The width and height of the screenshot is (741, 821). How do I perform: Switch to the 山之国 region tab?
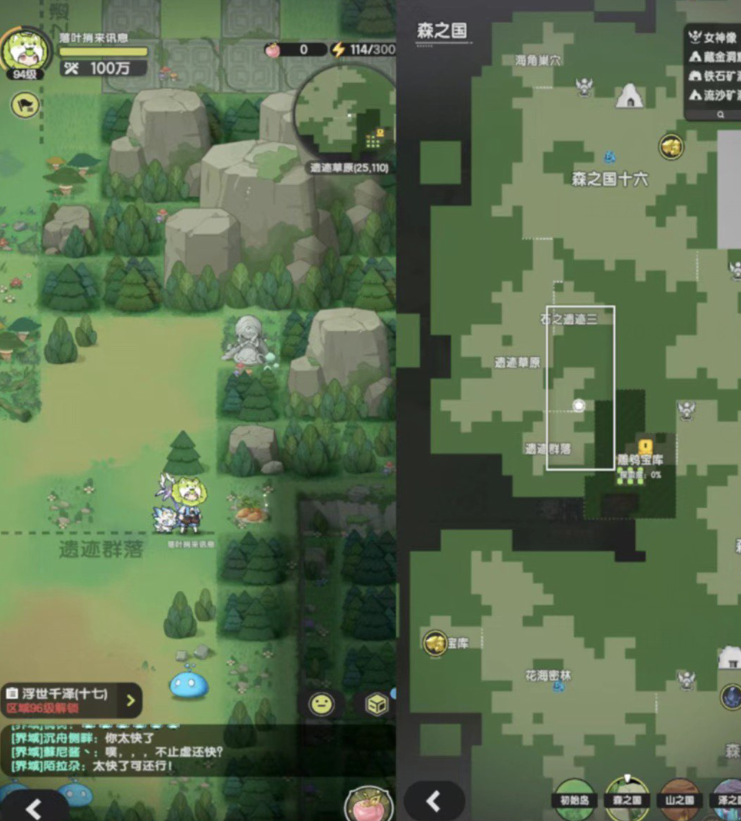(x=680, y=798)
